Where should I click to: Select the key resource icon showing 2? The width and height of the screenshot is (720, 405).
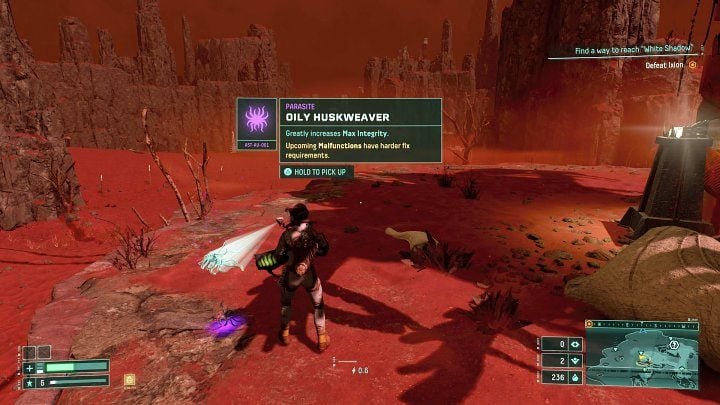[574, 361]
